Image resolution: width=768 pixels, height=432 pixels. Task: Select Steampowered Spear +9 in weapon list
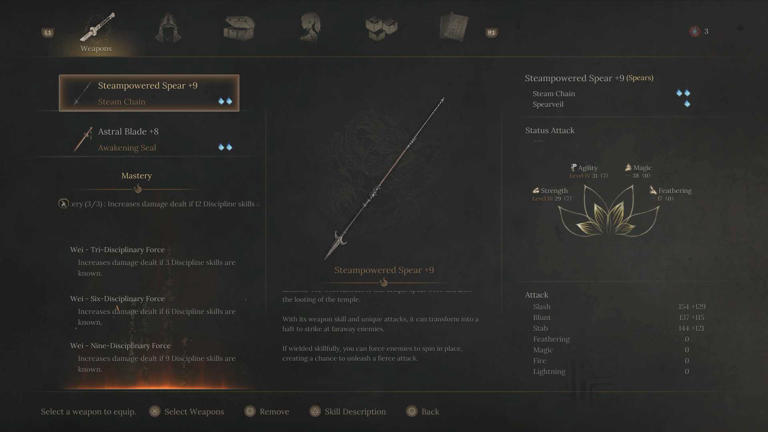click(x=149, y=93)
